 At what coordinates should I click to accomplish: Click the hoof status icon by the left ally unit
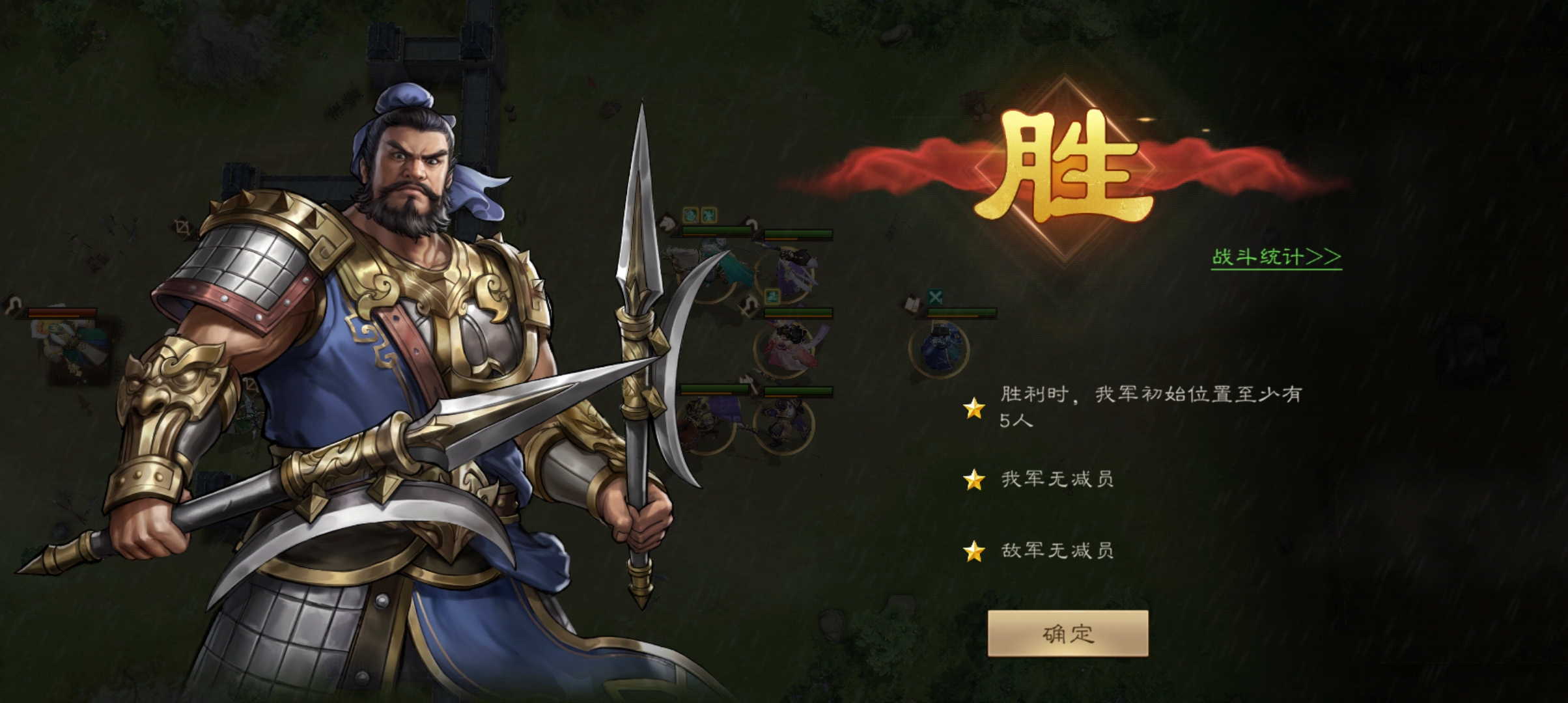[x=12, y=306]
